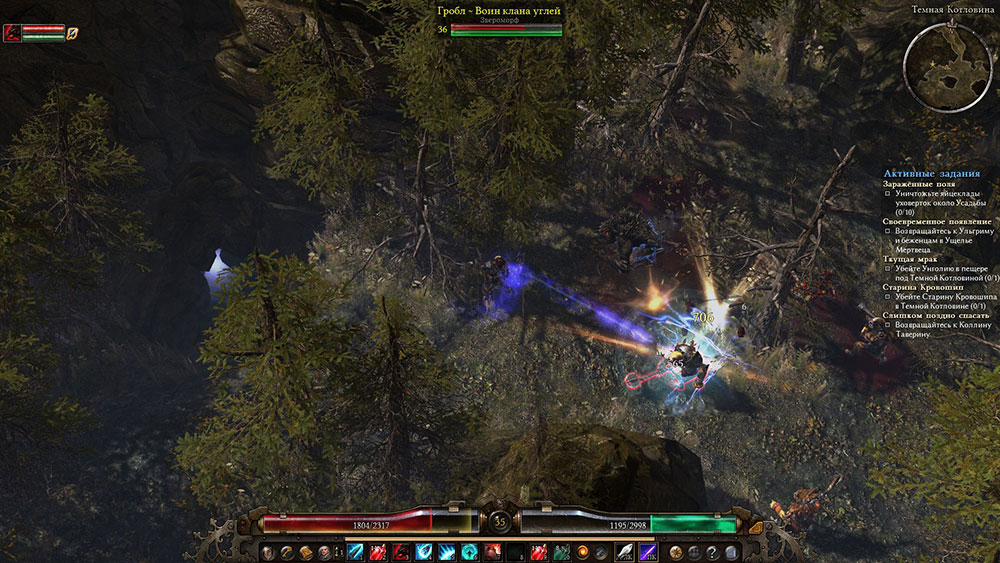Viewport: 1000px width, 563px height.
Task: Open help with the question mark button
Action: pos(712,552)
